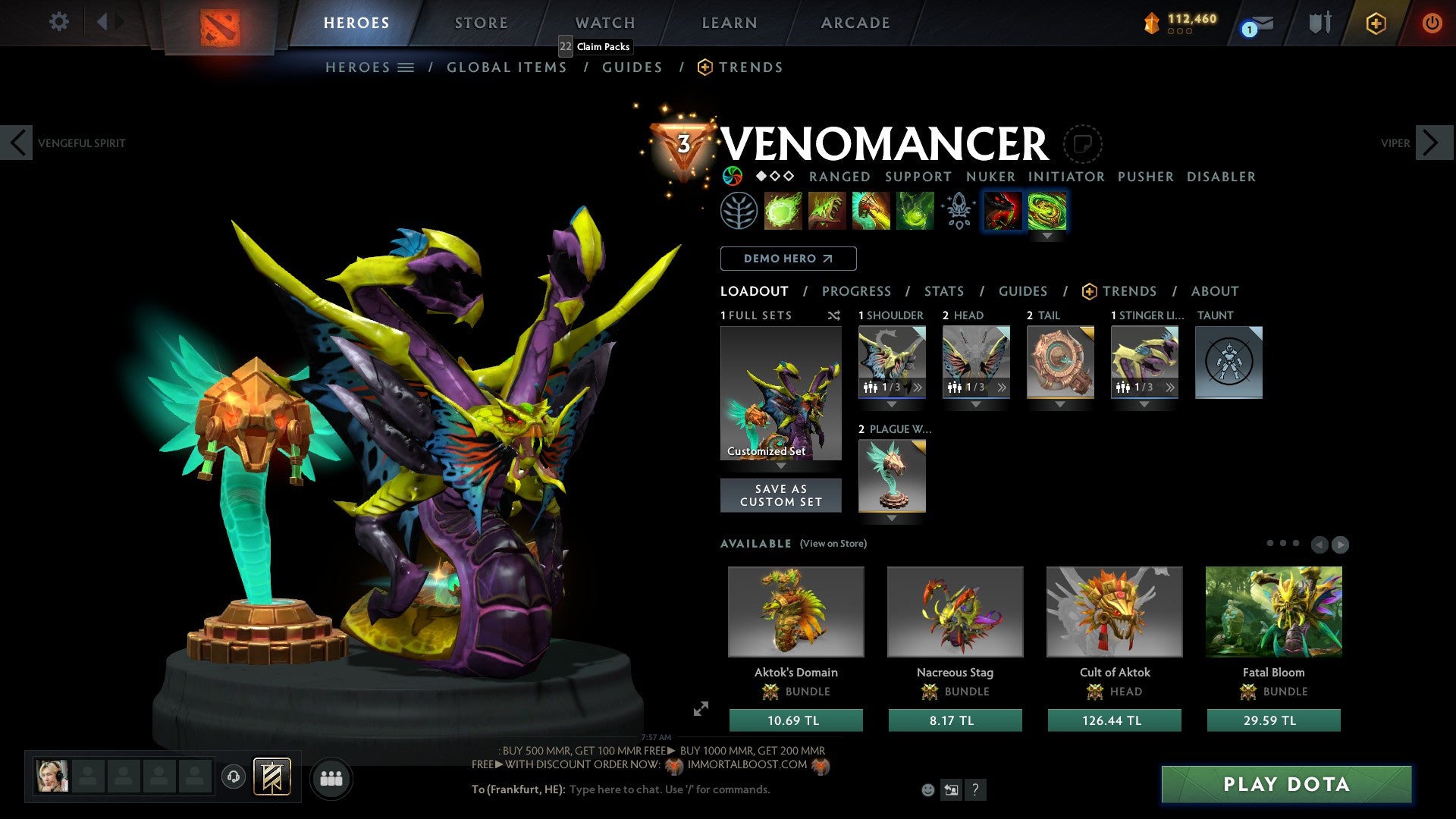Open the shuffle items icon beside Full Sets

[x=834, y=315]
